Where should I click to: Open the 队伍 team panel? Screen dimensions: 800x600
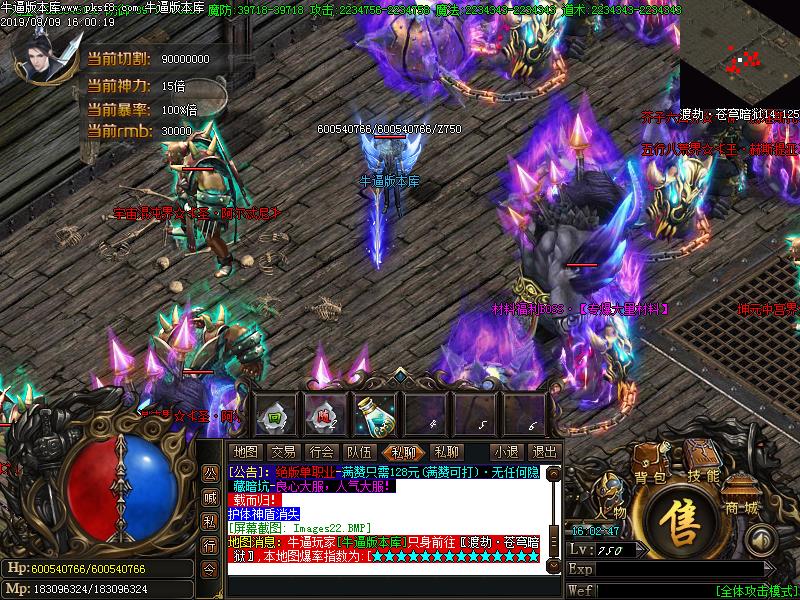[x=359, y=452]
